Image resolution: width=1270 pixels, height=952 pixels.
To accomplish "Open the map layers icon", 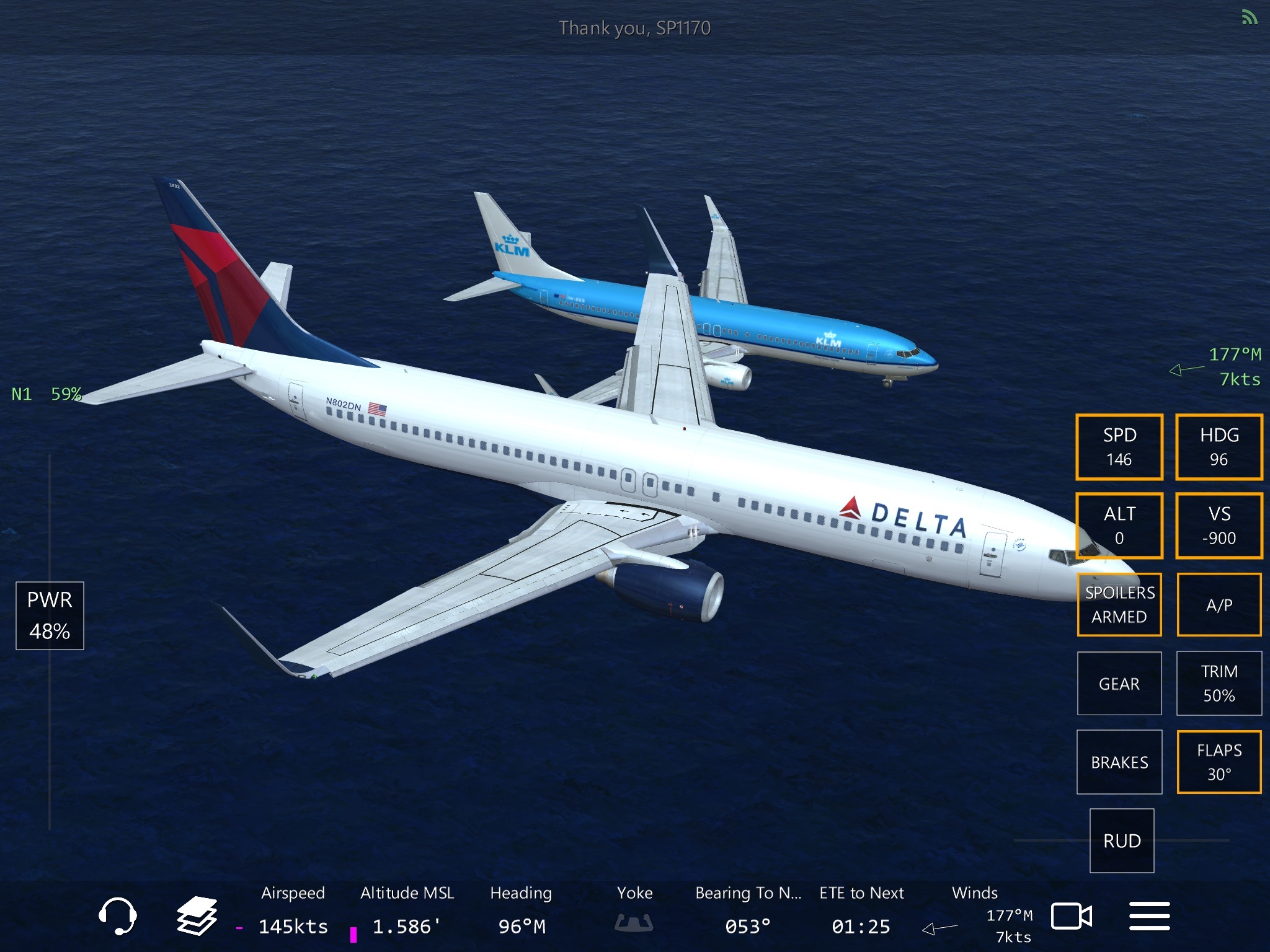I will 197,915.
